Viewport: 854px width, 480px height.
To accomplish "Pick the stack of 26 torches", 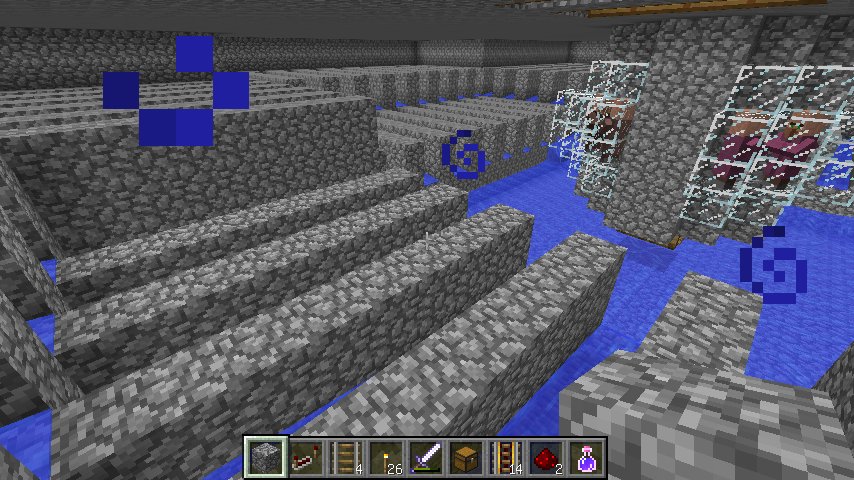I will (x=387, y=458).
